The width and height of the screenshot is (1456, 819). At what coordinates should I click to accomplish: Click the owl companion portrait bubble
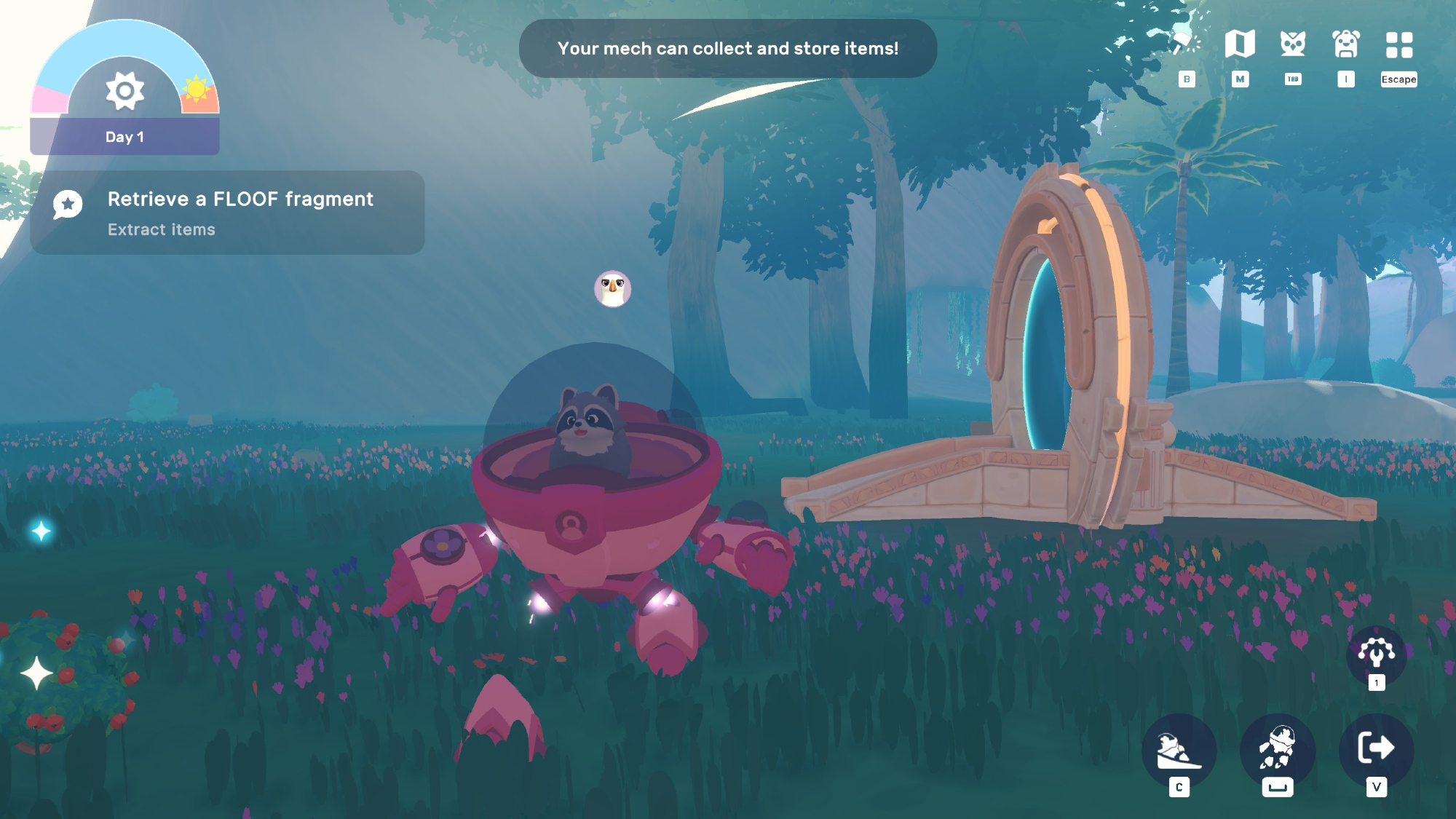click(613, 290)
